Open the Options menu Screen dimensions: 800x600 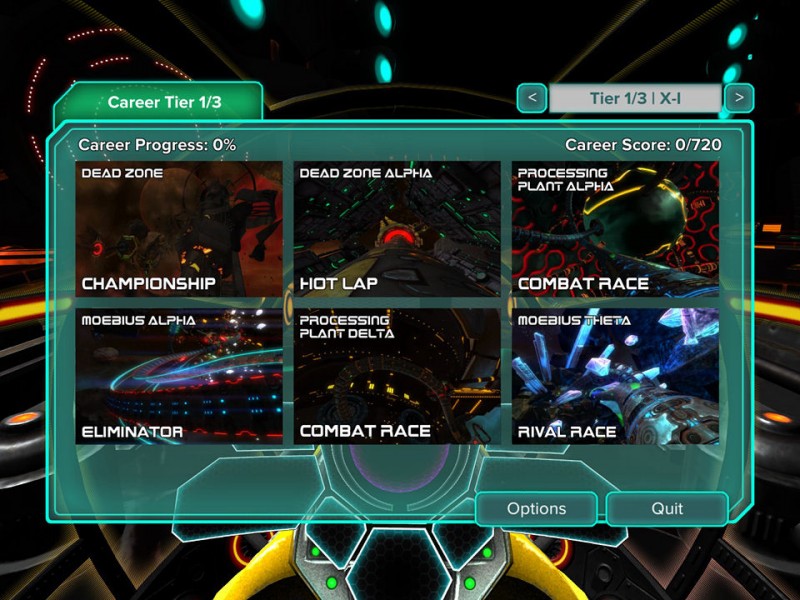tap(536, 509)
